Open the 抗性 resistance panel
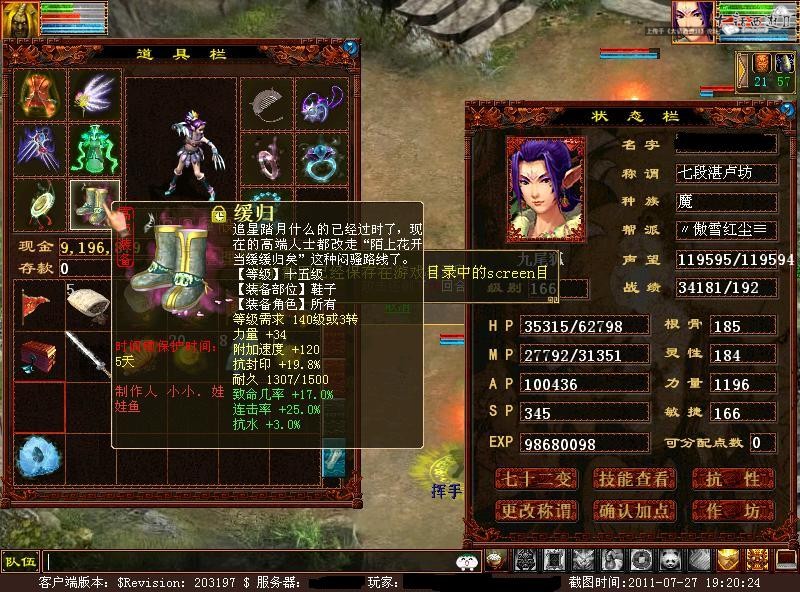The image size is (800, 592). (x=731, y=479)
